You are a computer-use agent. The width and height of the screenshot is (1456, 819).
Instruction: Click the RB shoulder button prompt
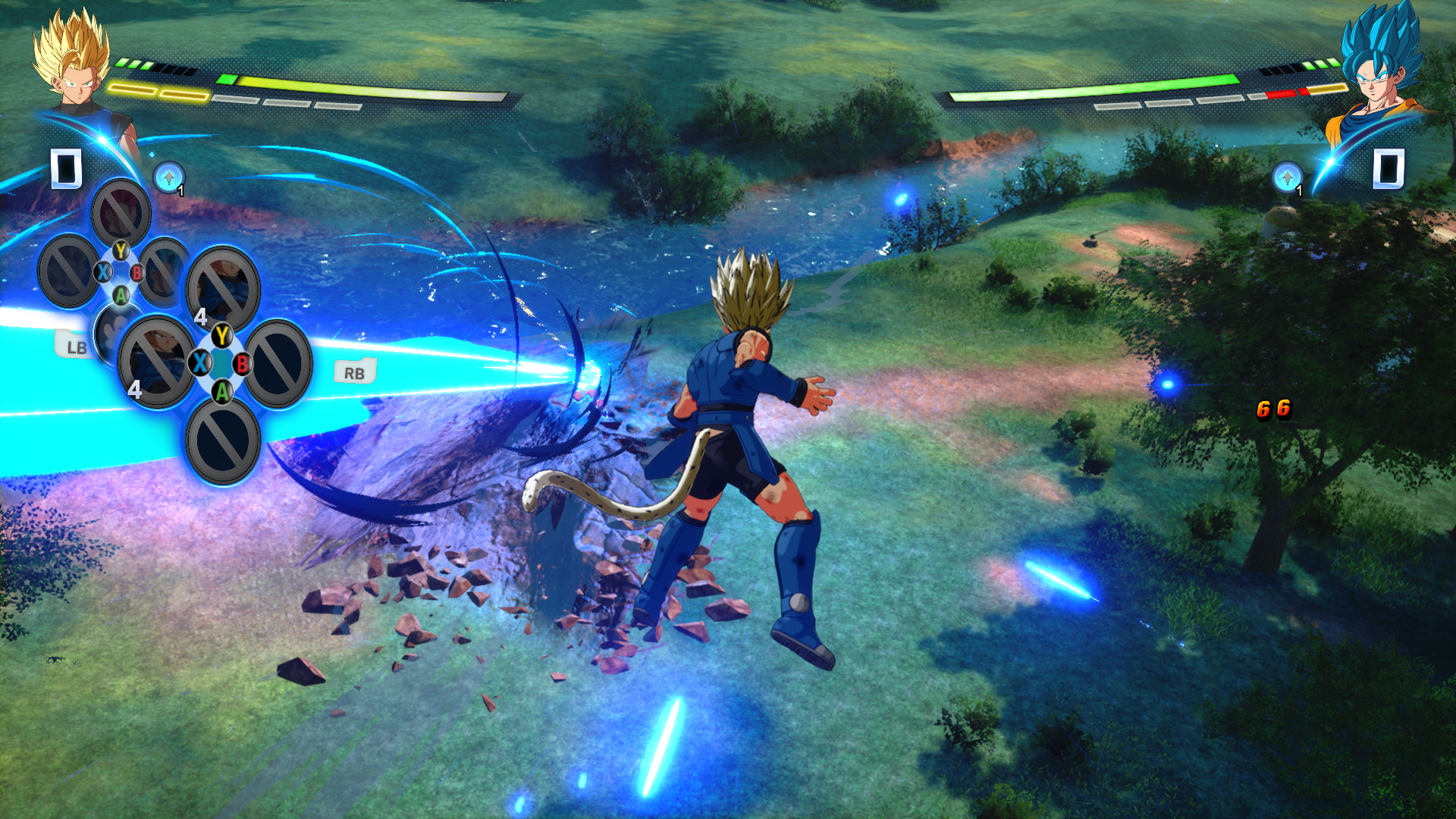355,372
